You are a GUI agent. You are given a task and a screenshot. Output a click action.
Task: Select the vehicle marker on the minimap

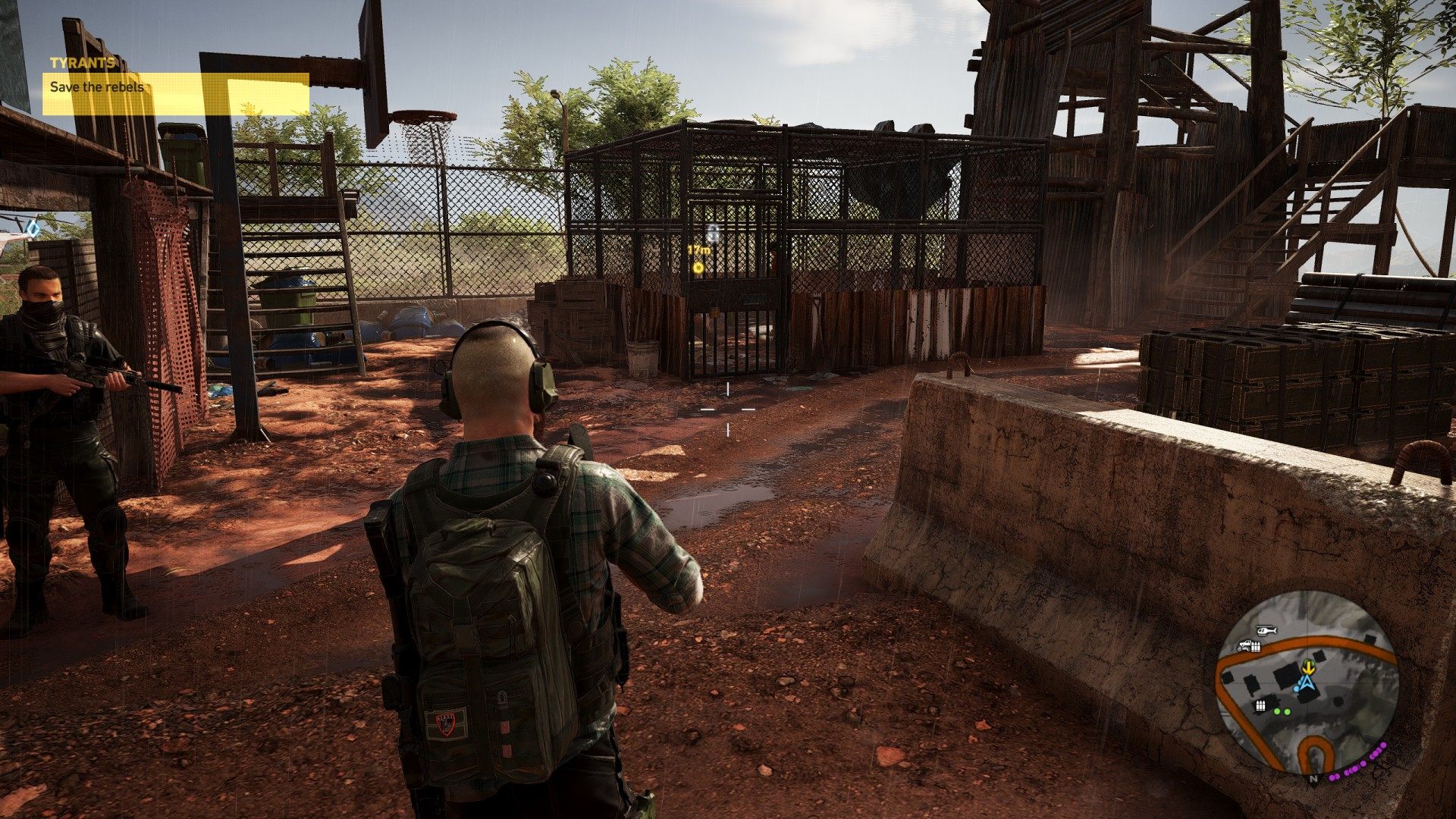1244,646
